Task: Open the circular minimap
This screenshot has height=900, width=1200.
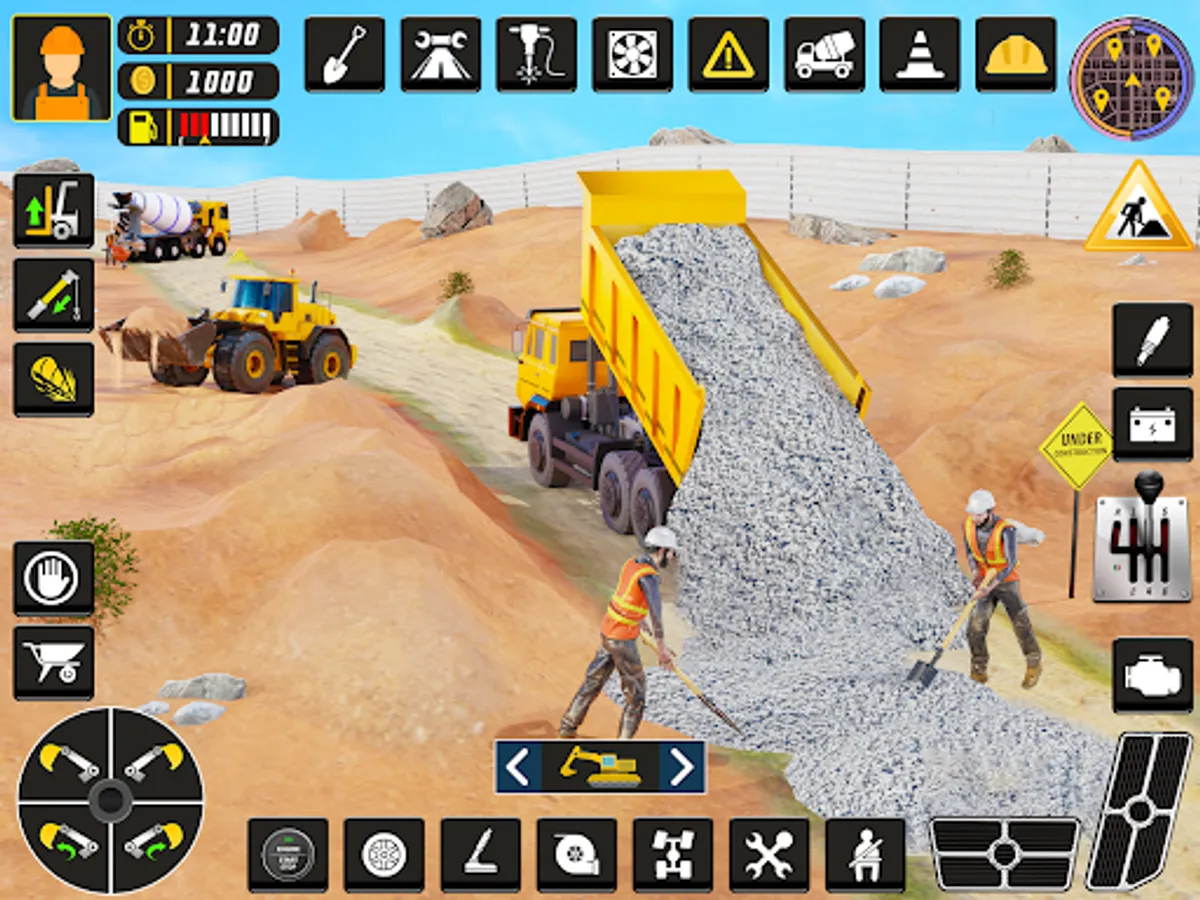Action: [1132, 78]
